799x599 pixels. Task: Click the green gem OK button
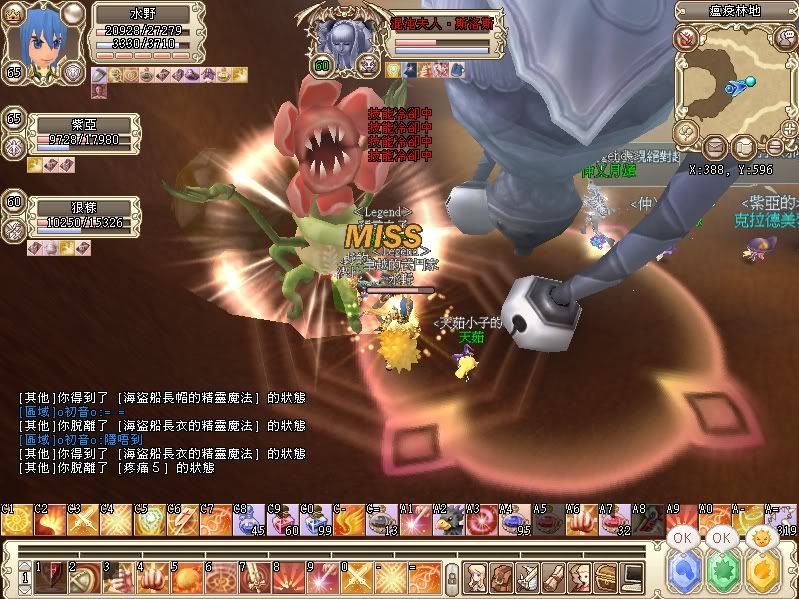tap(721, 573)
